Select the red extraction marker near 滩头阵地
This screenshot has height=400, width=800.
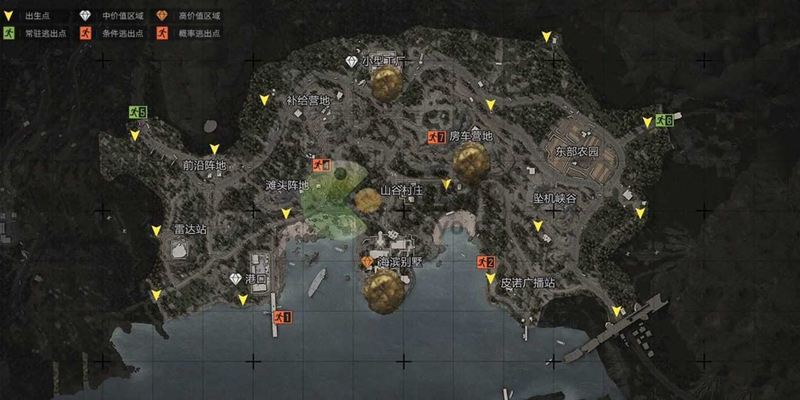click(320, 165)
